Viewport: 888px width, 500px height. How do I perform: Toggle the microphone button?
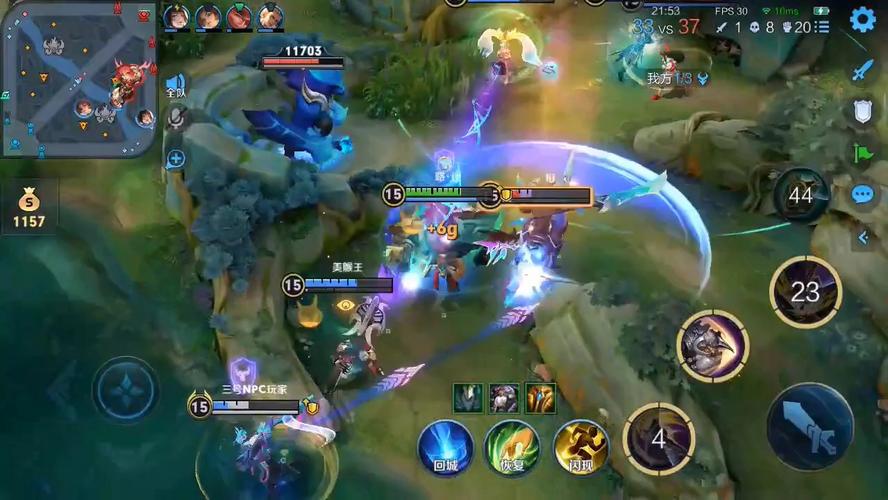(176, 119)
